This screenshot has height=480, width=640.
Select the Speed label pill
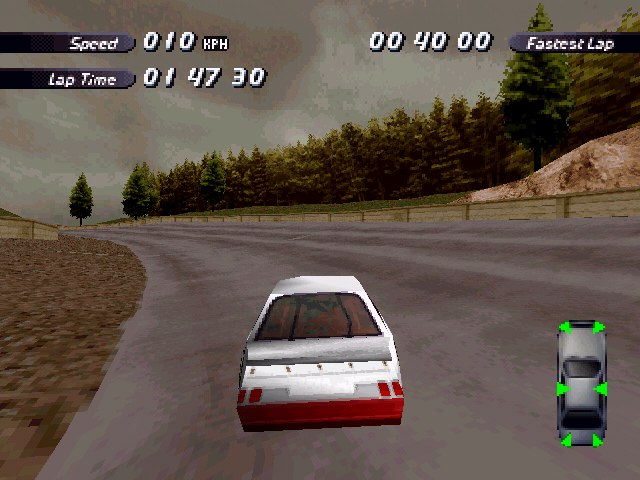pos(70,43)
